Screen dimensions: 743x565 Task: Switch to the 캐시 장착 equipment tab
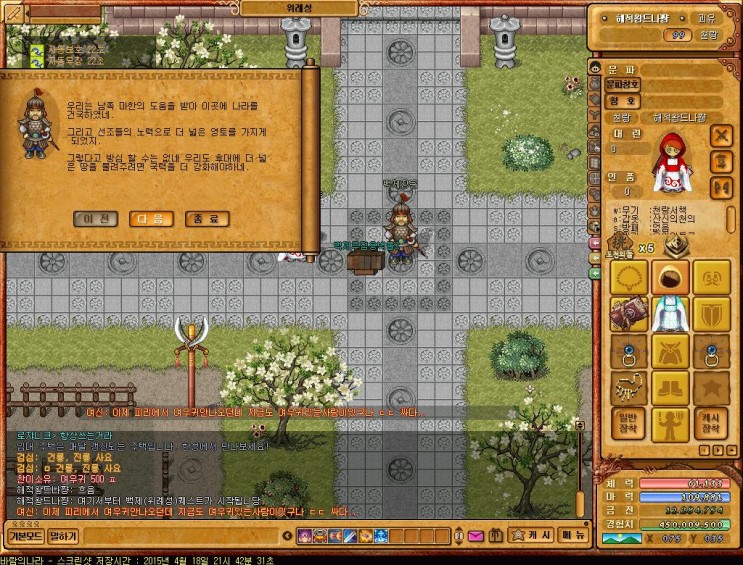click(711, 424)
